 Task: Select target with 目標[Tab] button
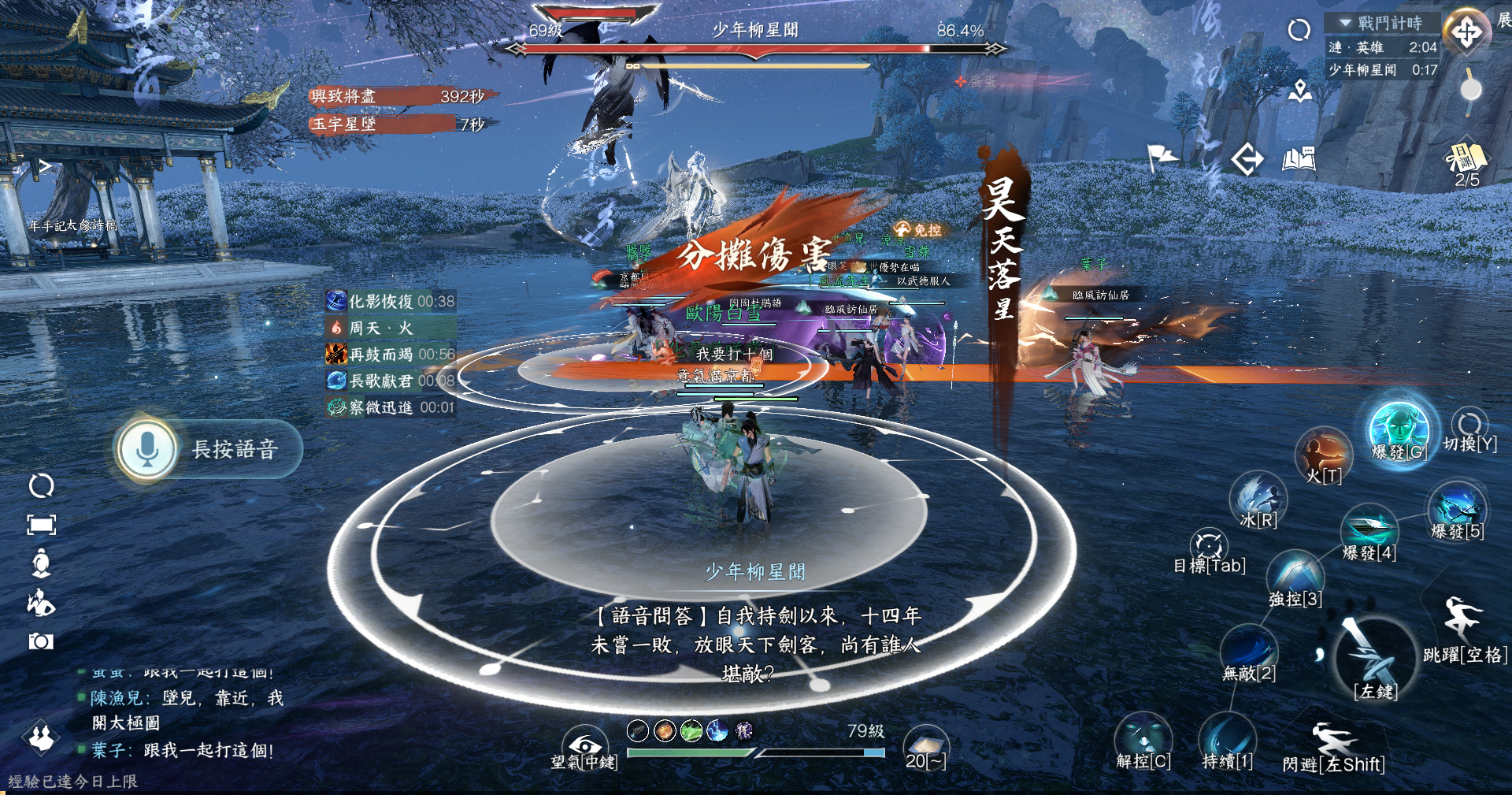tap(1209, 545)
